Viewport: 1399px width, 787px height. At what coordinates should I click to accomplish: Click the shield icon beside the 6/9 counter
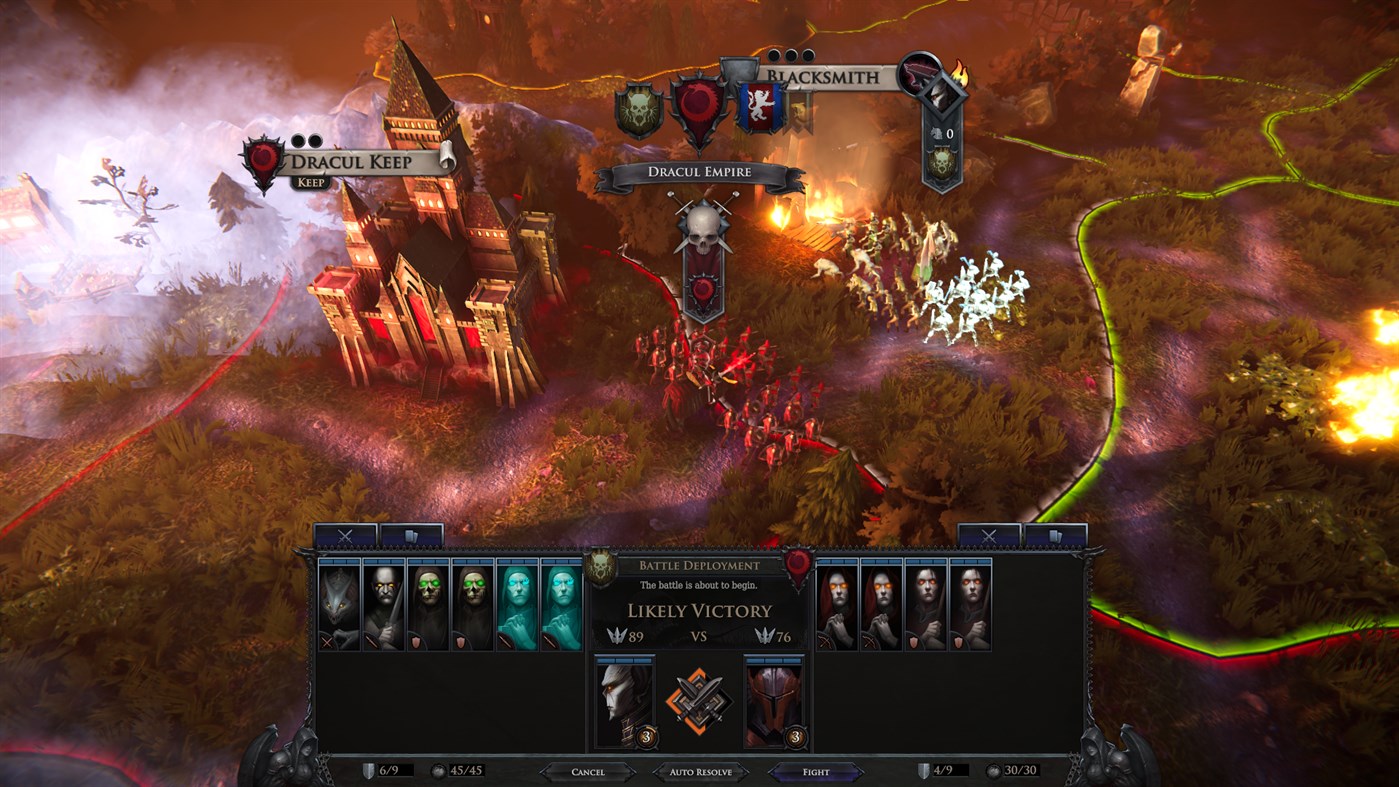pyautogui.click(x=369, y=770)
